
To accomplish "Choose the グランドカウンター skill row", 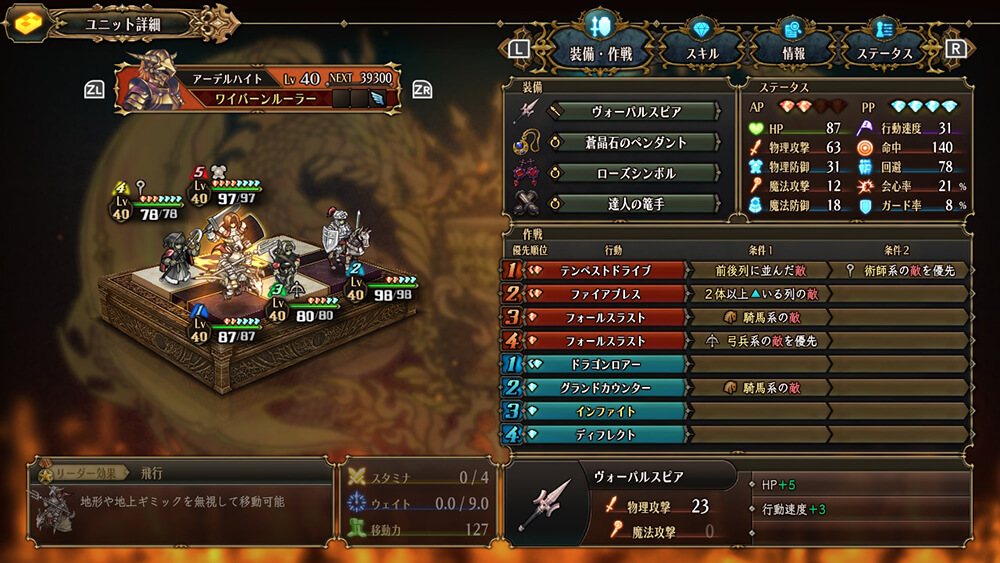I will point(607,388).
